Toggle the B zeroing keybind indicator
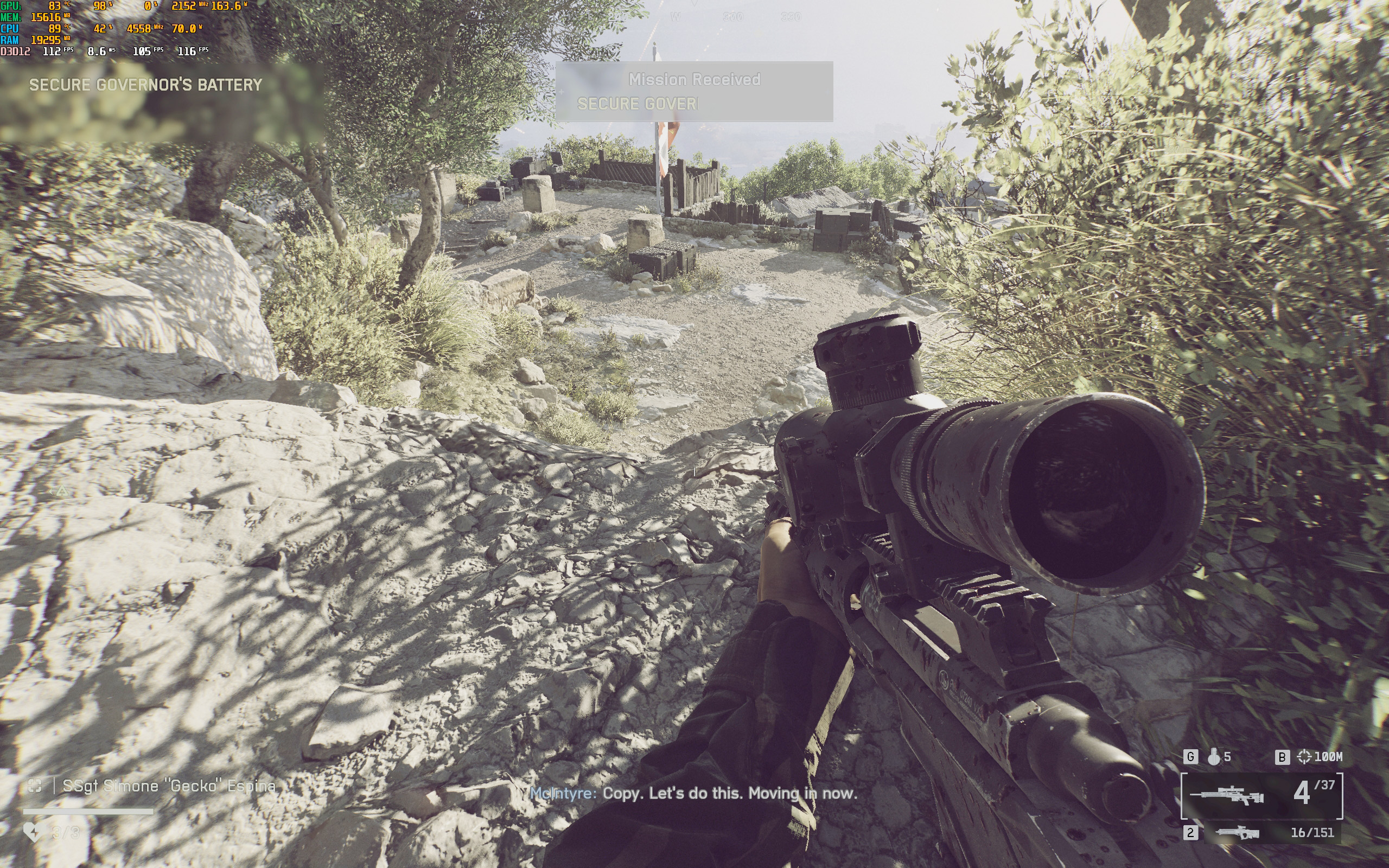 [x=1283, y=757]
